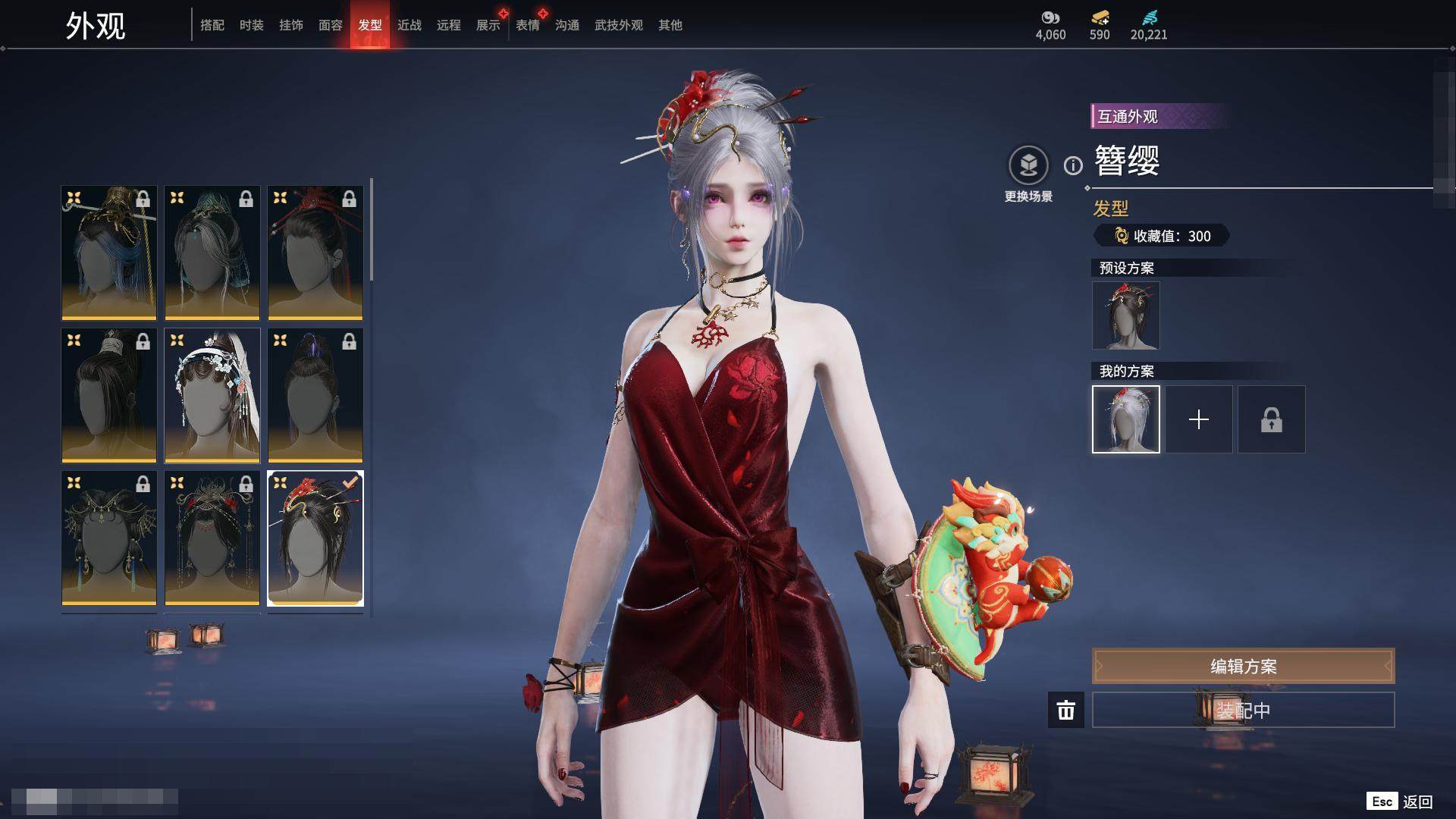Select the 武技外观 tab
The height and width of the screenshot is (819, 1456).
tap(618, 25)
